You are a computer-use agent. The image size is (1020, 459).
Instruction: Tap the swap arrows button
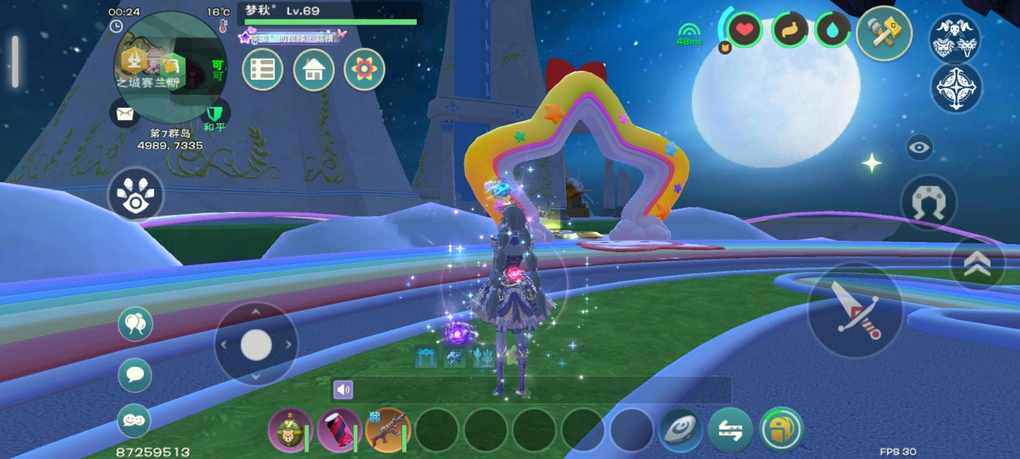pos(731,430)
